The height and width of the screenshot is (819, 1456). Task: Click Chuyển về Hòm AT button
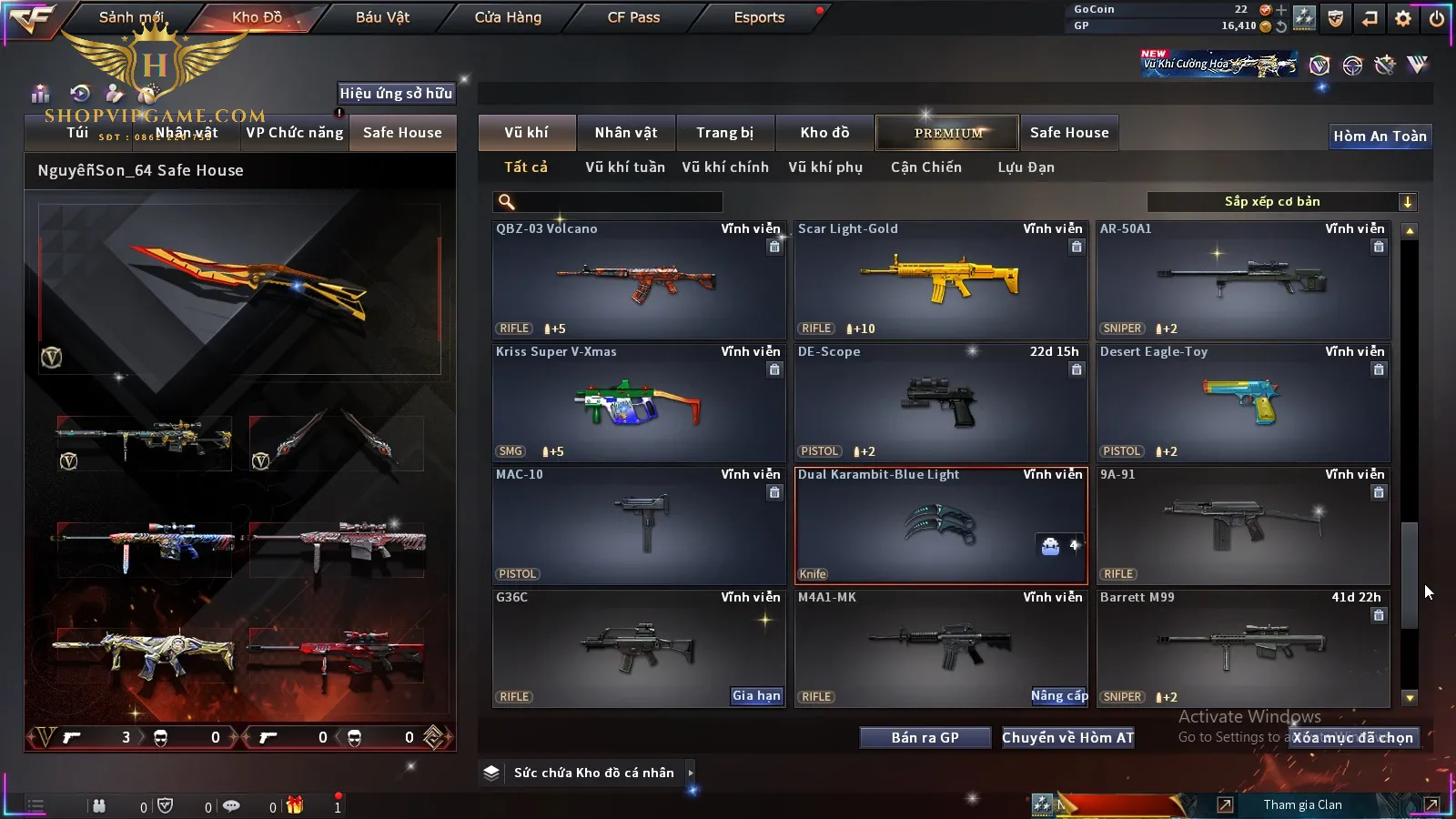(1068, 738)
